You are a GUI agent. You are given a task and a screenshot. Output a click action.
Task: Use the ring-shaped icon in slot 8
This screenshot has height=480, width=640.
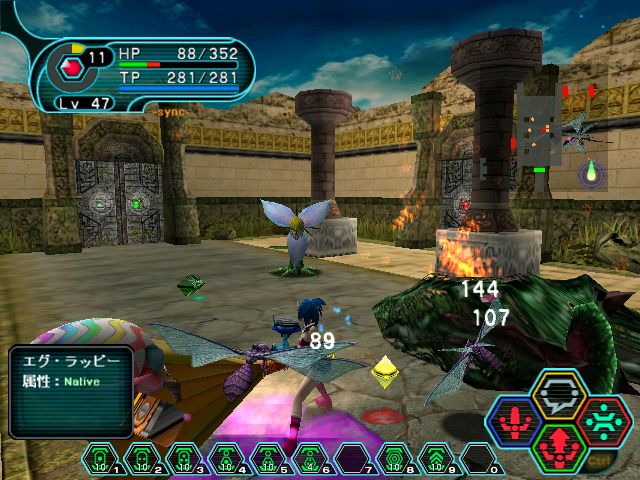pyautogui.click(x=393, y=458)
